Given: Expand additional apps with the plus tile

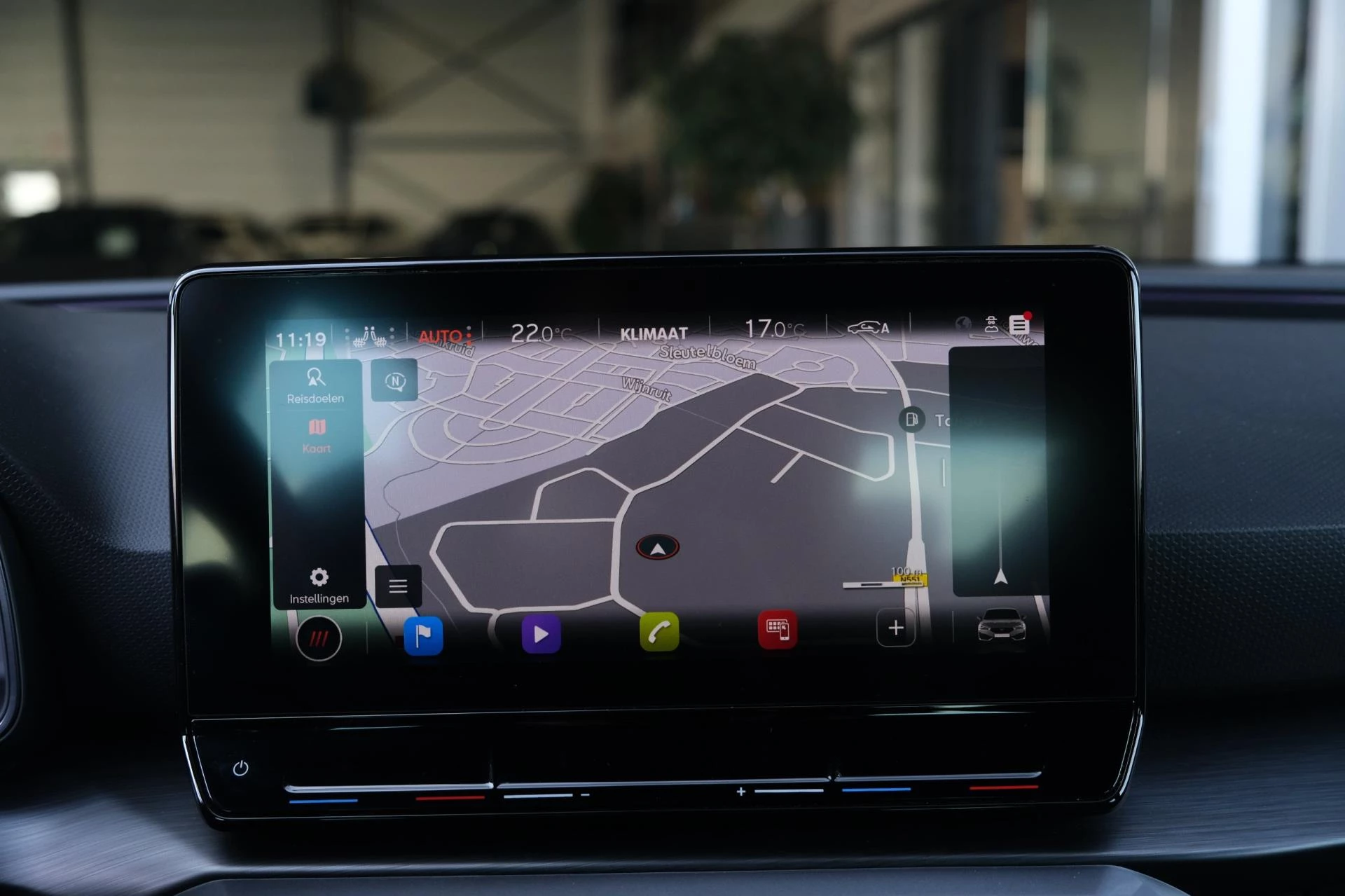Looking at the screenshot, I should coord(895,628).
